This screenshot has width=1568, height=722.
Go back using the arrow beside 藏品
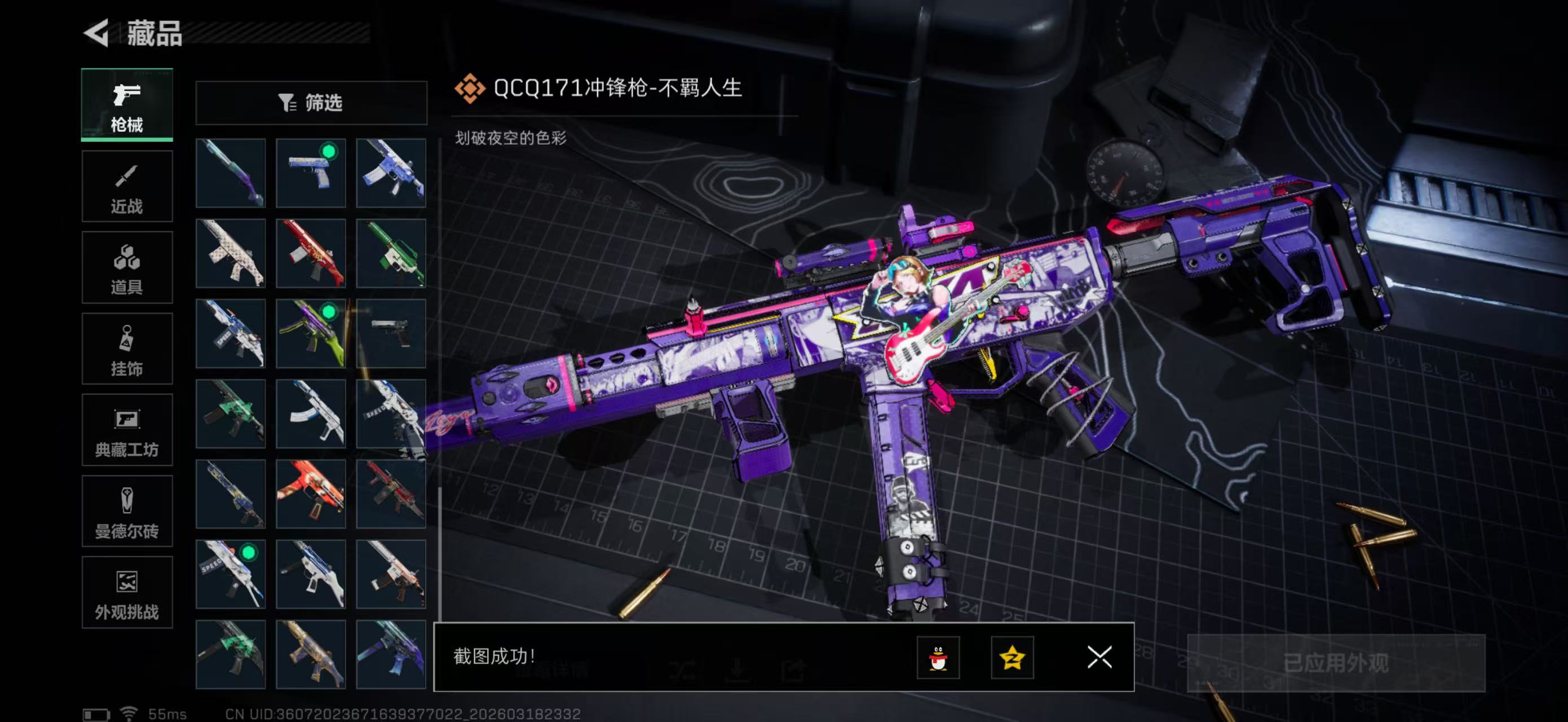coord(96,33)
